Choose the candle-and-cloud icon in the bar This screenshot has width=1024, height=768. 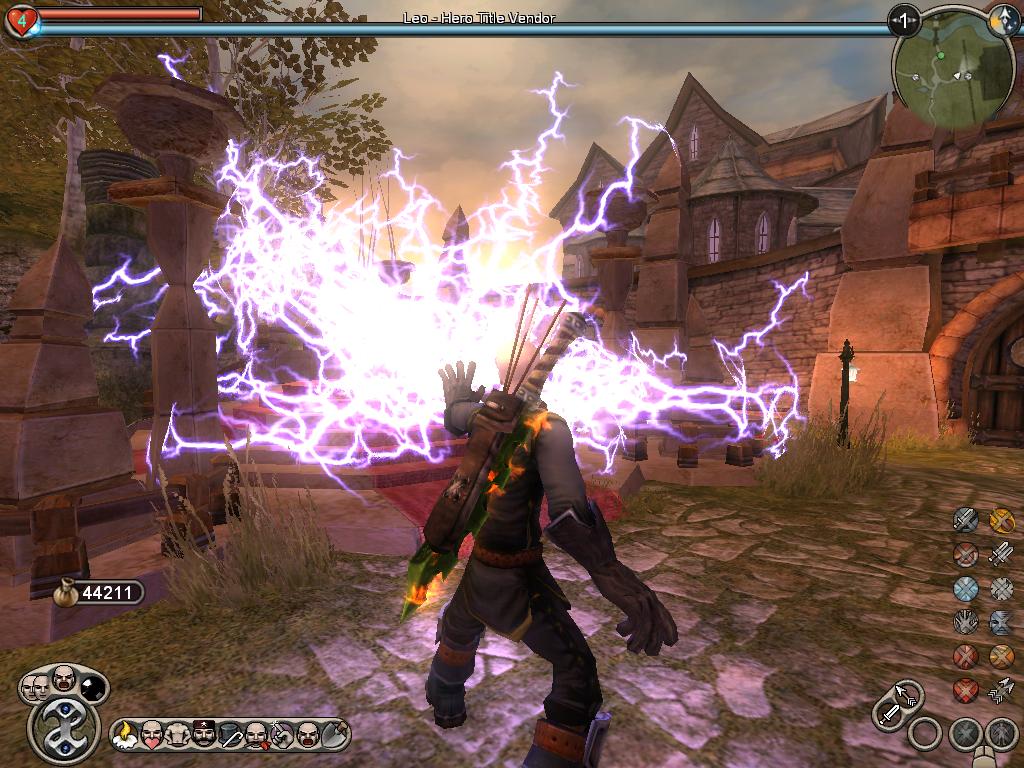[126, 735]
